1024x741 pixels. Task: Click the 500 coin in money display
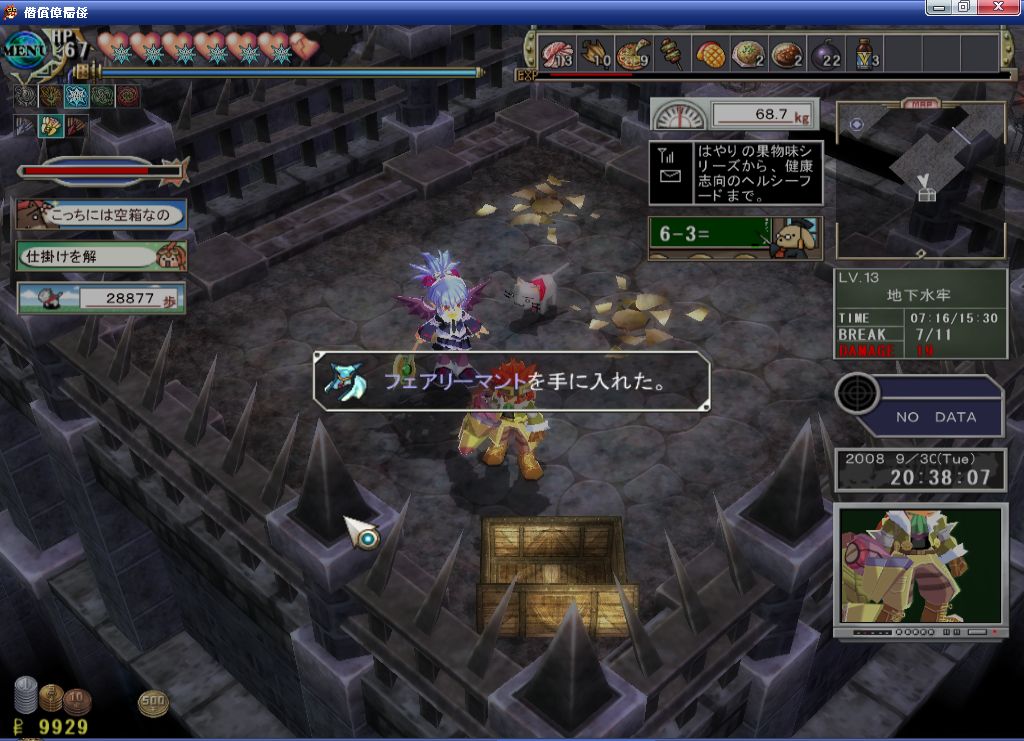coord(153,703)
